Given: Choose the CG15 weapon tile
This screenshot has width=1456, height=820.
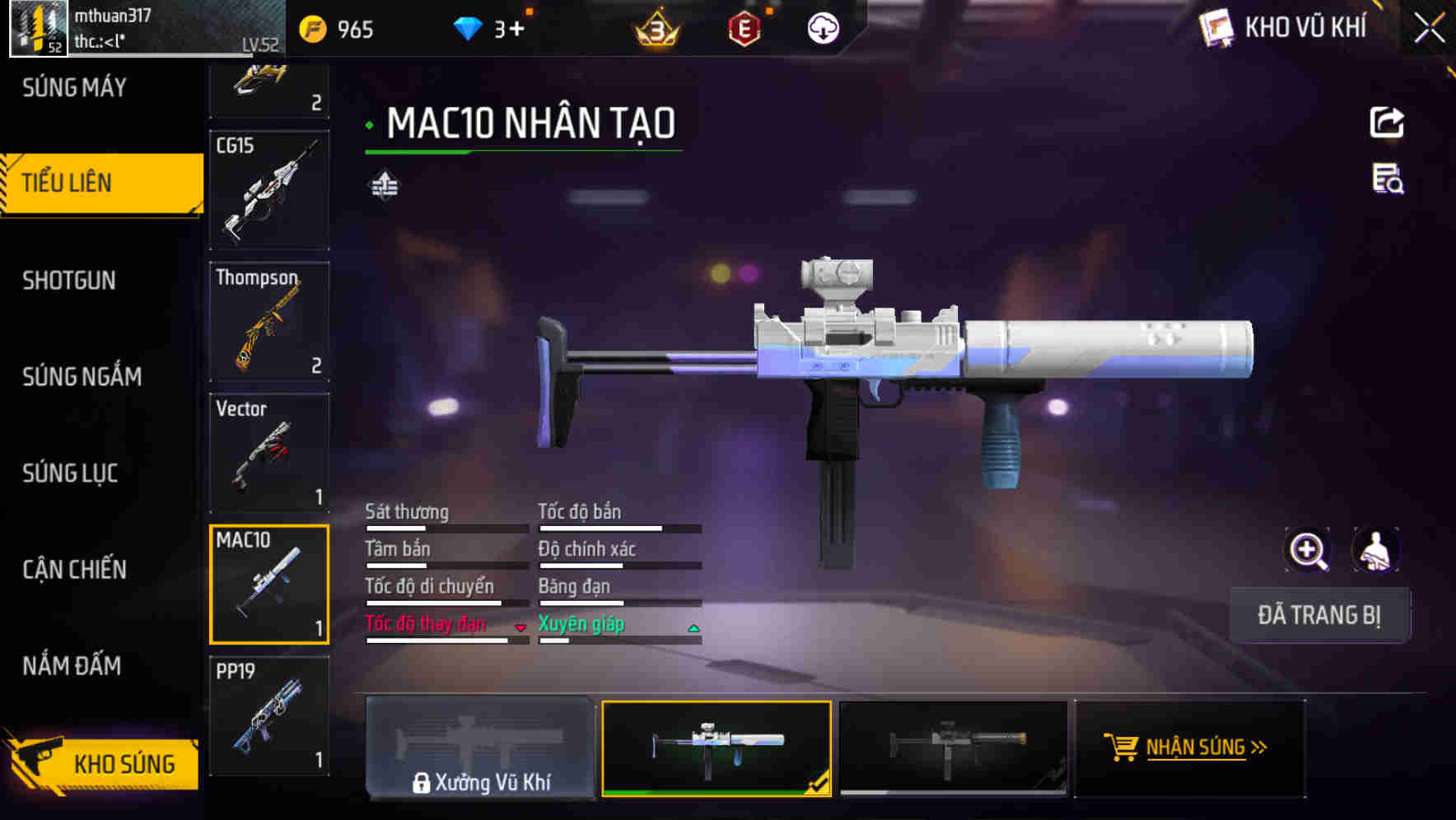Looking at the screenshot, I should pos(269,190).
